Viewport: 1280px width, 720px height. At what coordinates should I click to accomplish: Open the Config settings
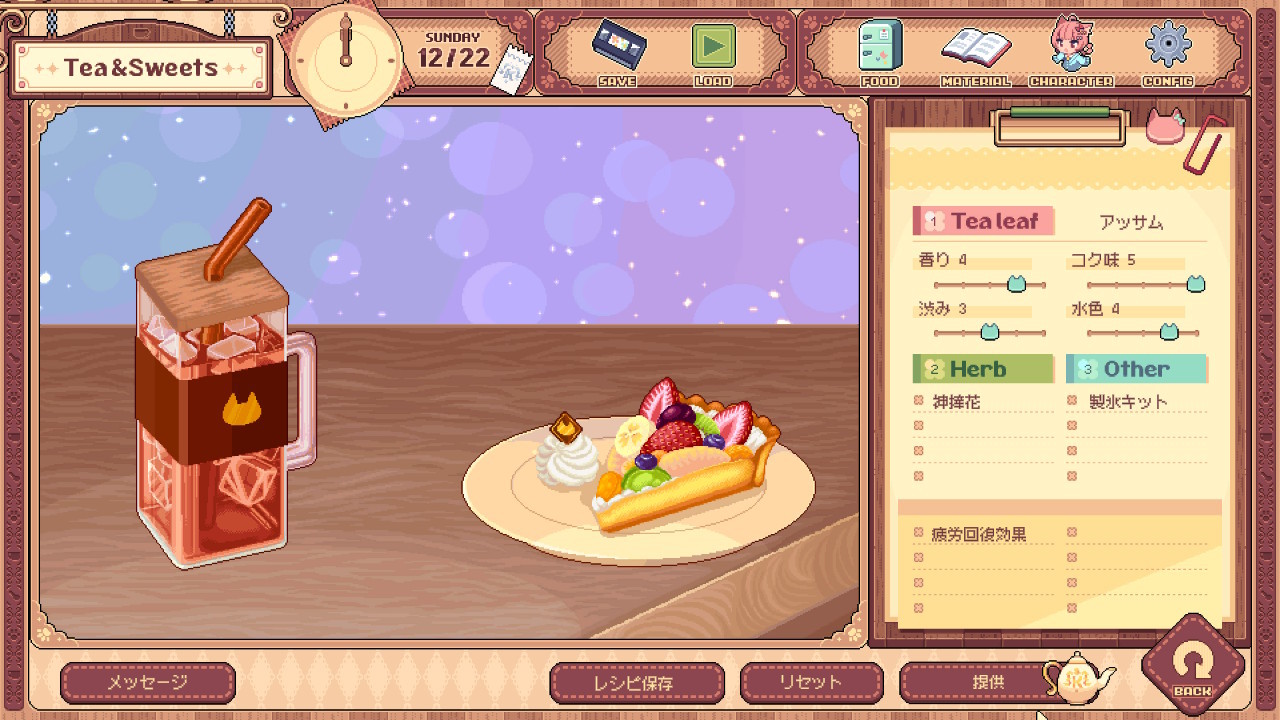point(1167,50)
